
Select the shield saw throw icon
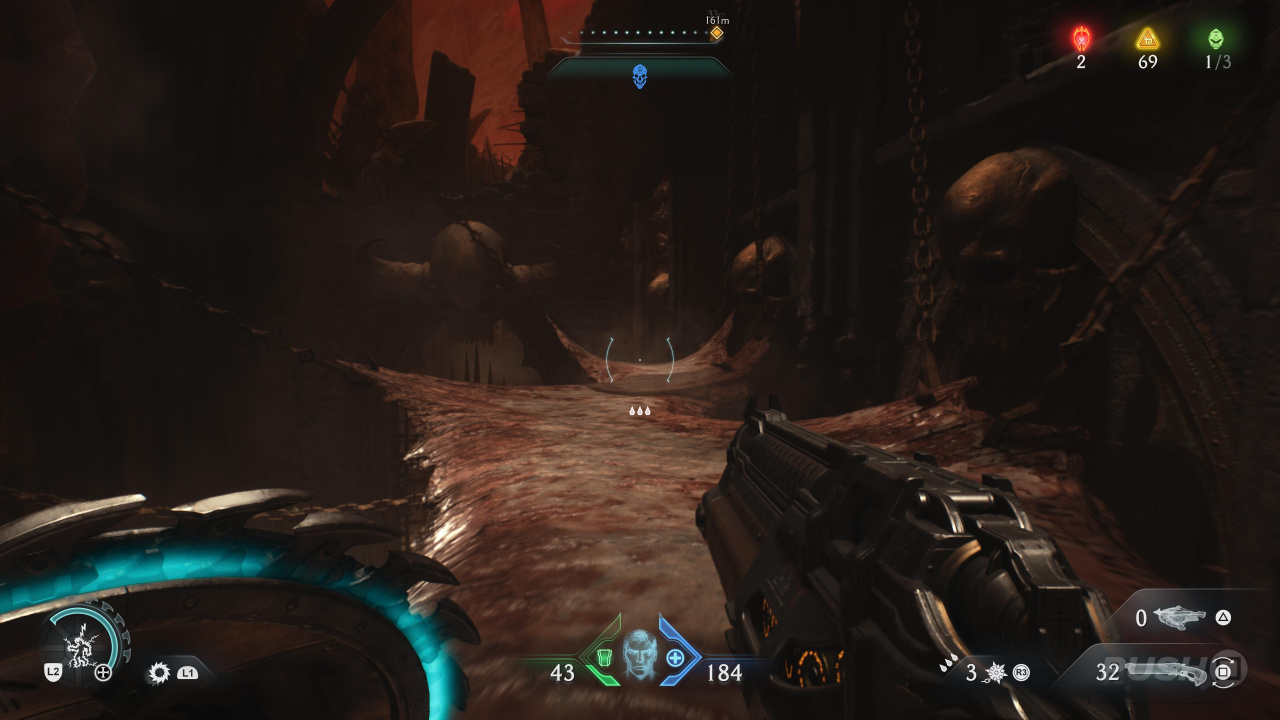click(159, 673)
